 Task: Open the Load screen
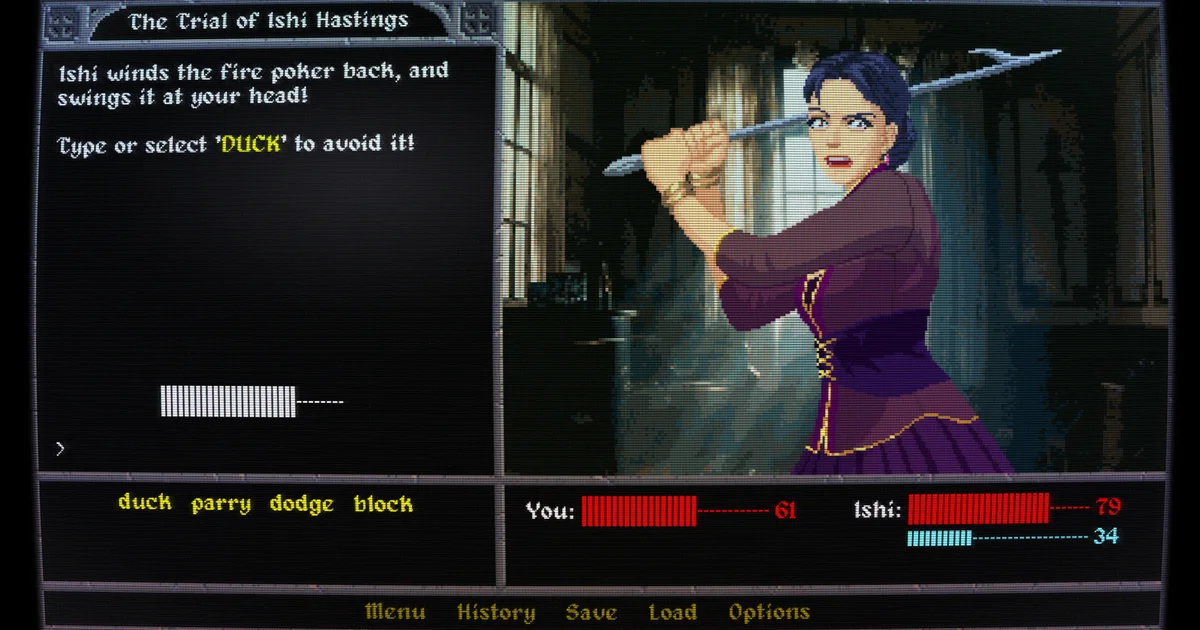(x=672, y=612)
